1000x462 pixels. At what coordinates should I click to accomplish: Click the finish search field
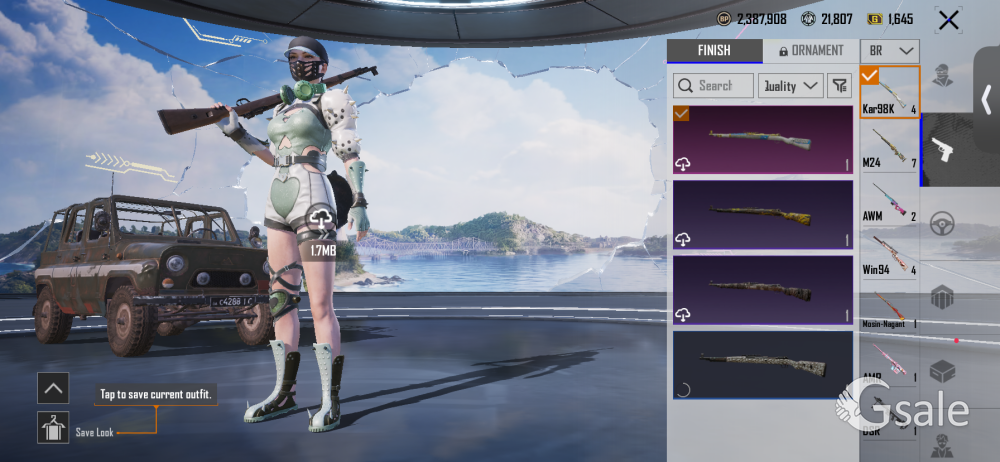click(x=714, y=86)
